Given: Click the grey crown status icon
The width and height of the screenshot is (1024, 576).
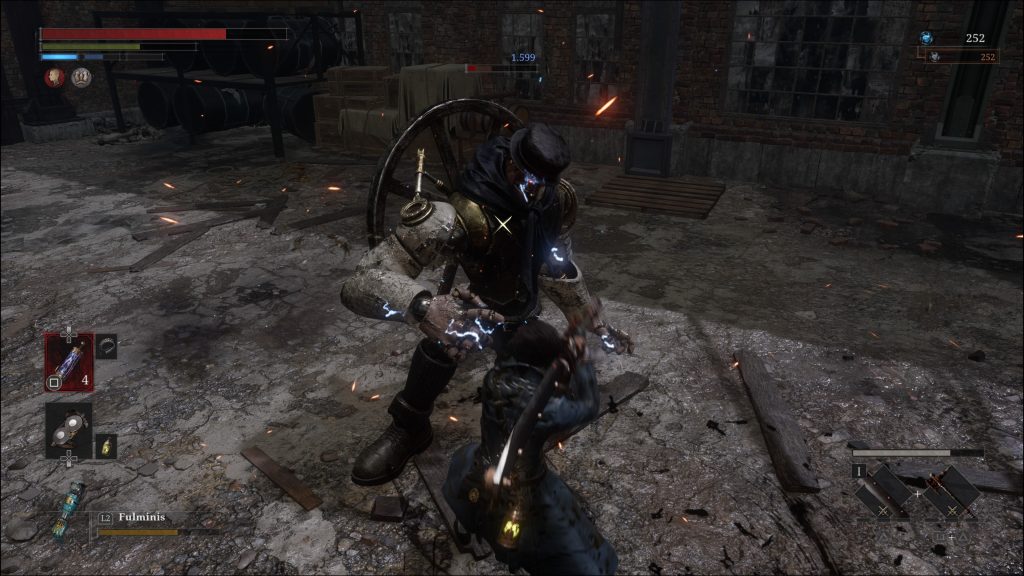Looking at the screenshot, I should pos(81,77).
